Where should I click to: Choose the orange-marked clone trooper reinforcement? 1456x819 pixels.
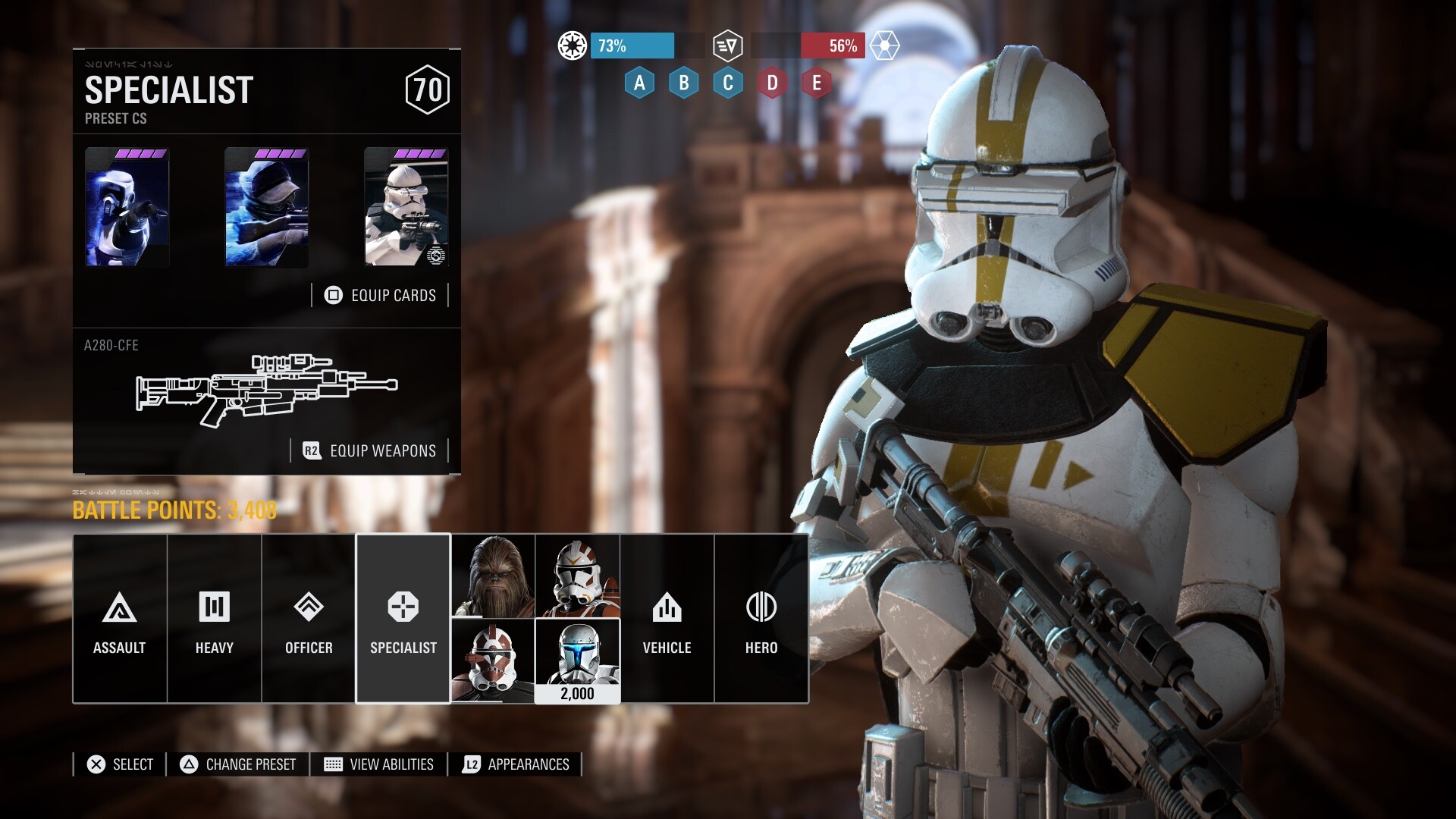pos(577,576)
